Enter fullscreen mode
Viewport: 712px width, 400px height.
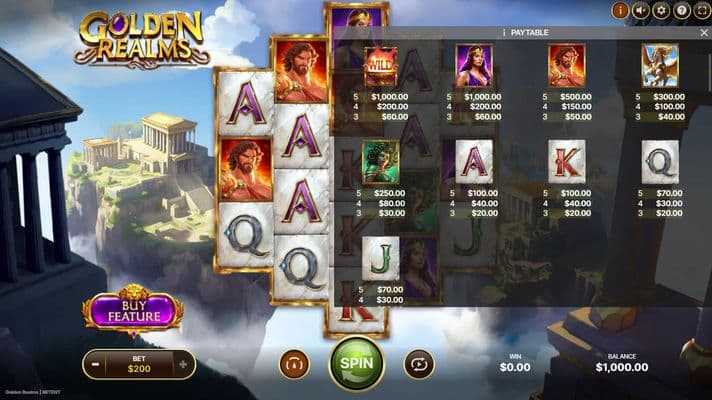coord(701,11)
